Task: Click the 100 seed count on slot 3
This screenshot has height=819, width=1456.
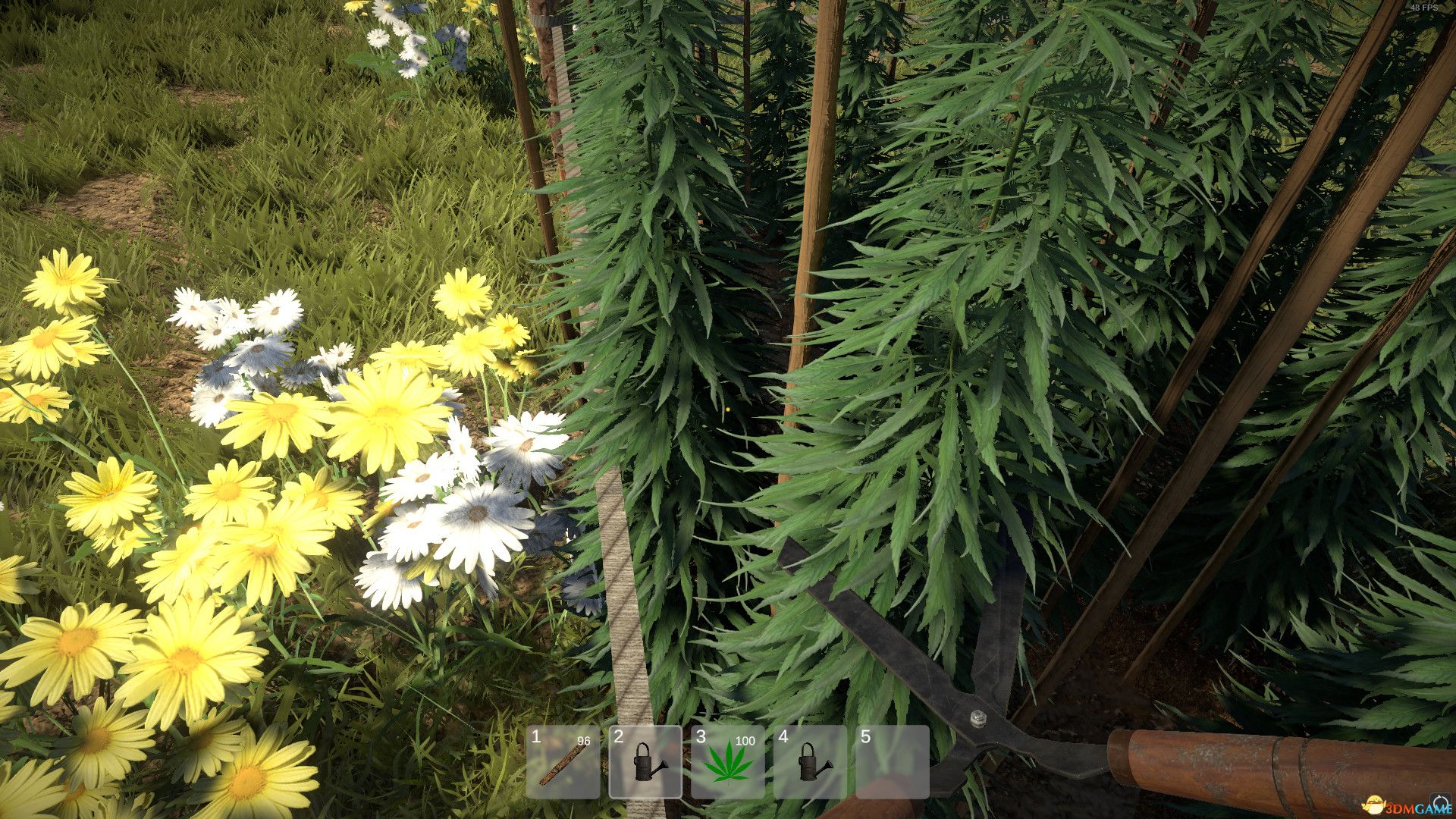Action: click(745, 741)
